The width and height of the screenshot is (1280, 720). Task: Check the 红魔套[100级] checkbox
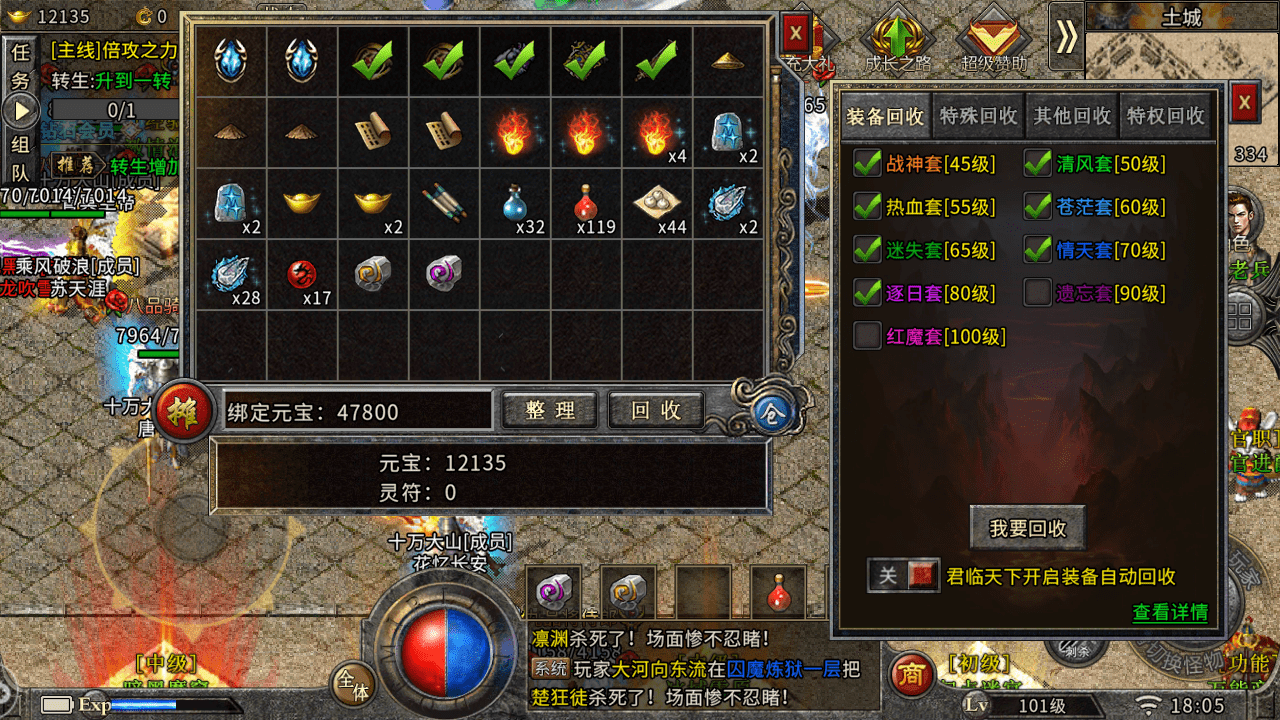[867, 336]
